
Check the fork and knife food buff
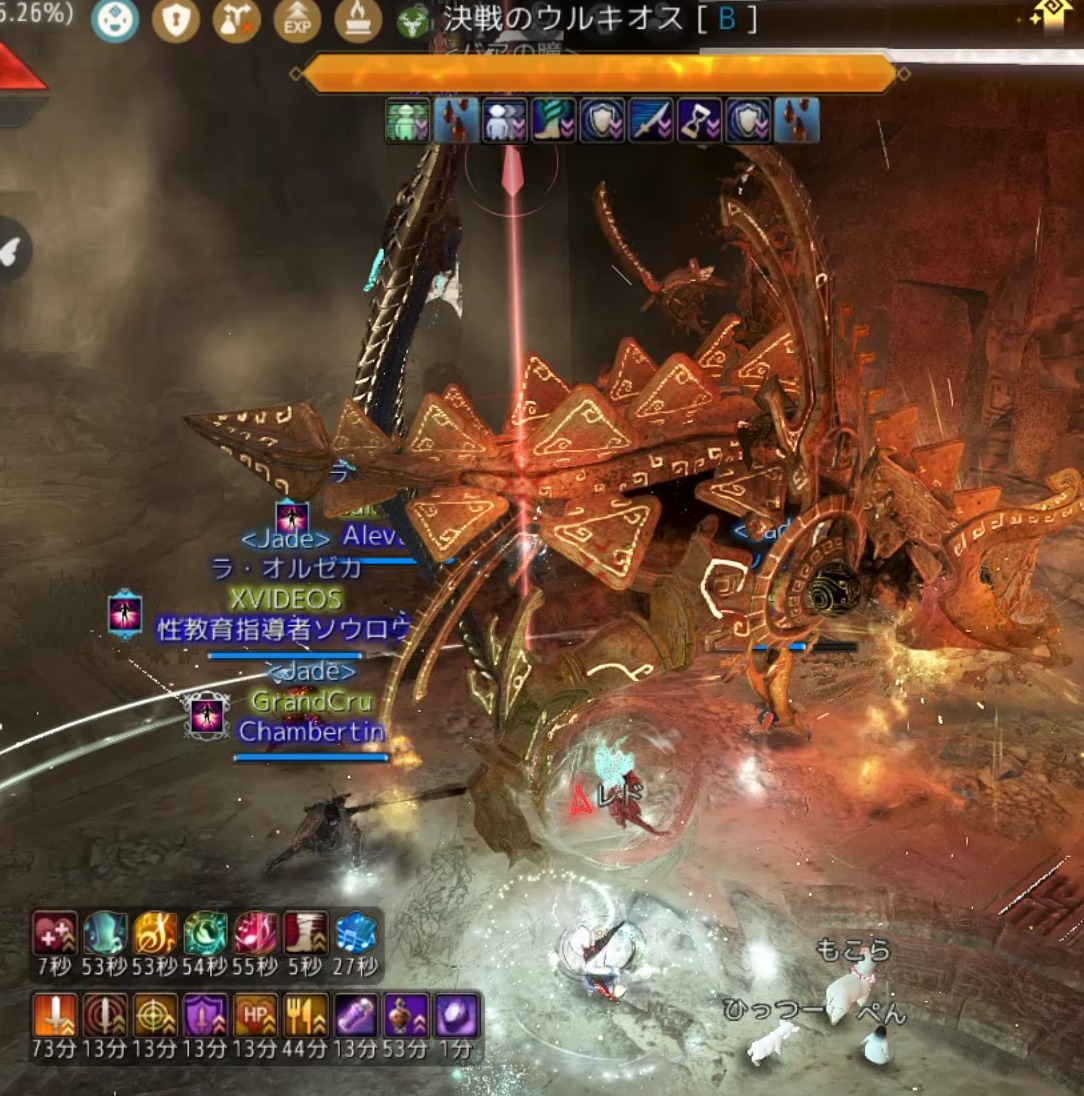[305, 1015]
